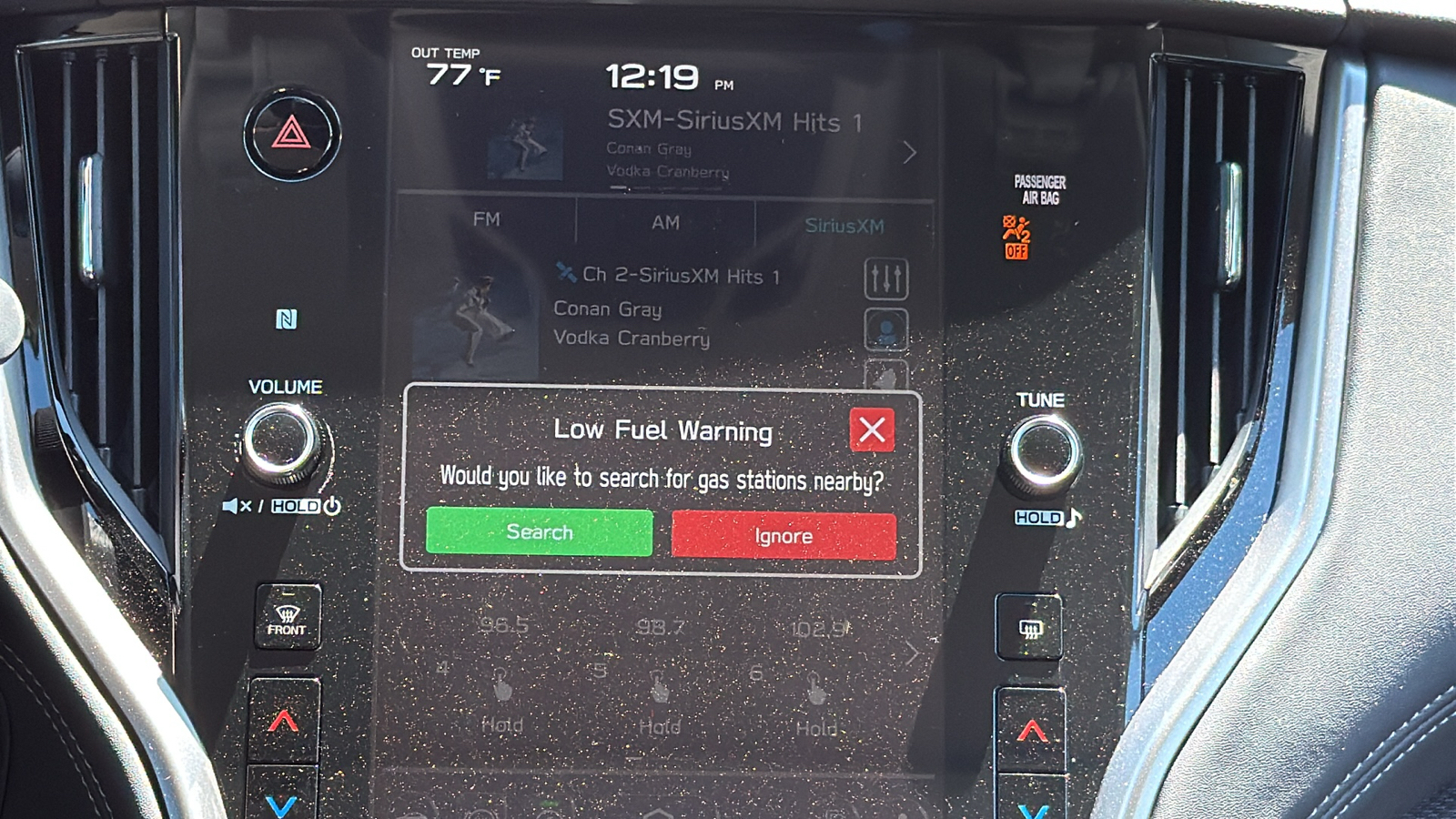Switch to the FM radio tab
This screenshot has height=819, width=1456.
pos(486,221)
